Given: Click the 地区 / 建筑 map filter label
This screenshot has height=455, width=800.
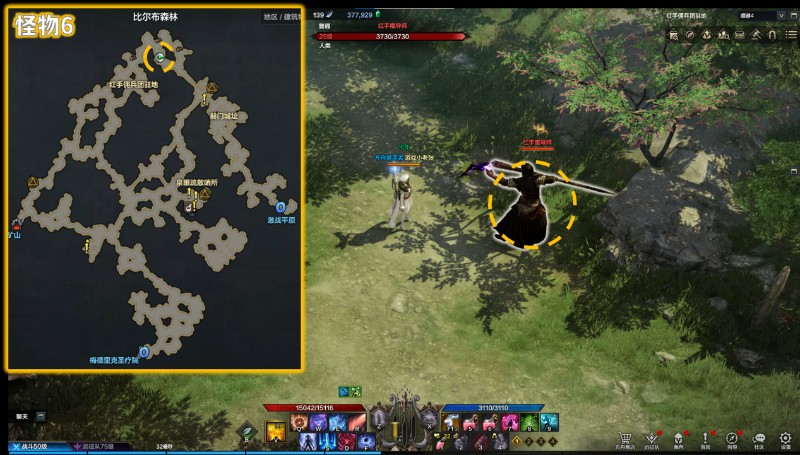Looking at the screenshot, I should tap(281, 17).
